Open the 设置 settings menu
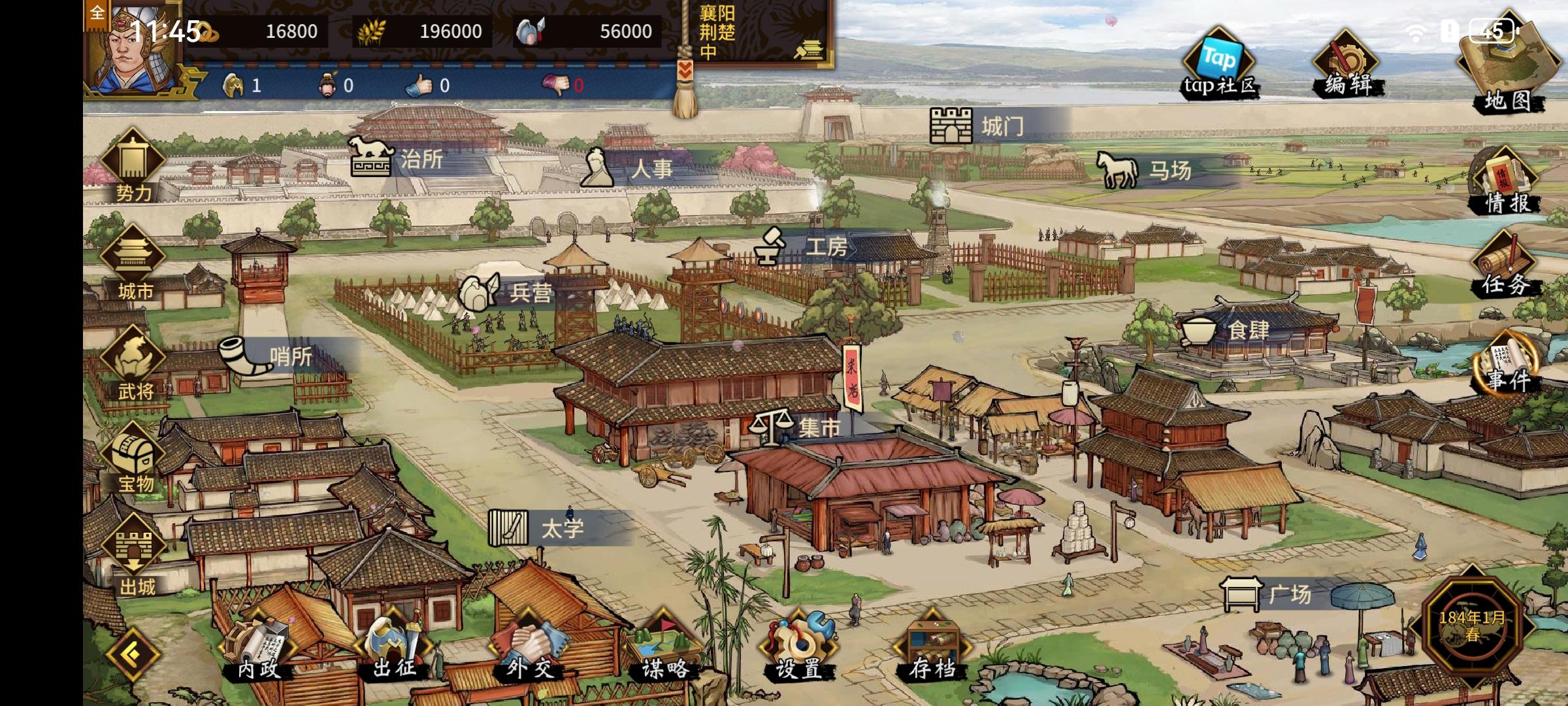Screen dimensions: 1568x706 [798, 647]
